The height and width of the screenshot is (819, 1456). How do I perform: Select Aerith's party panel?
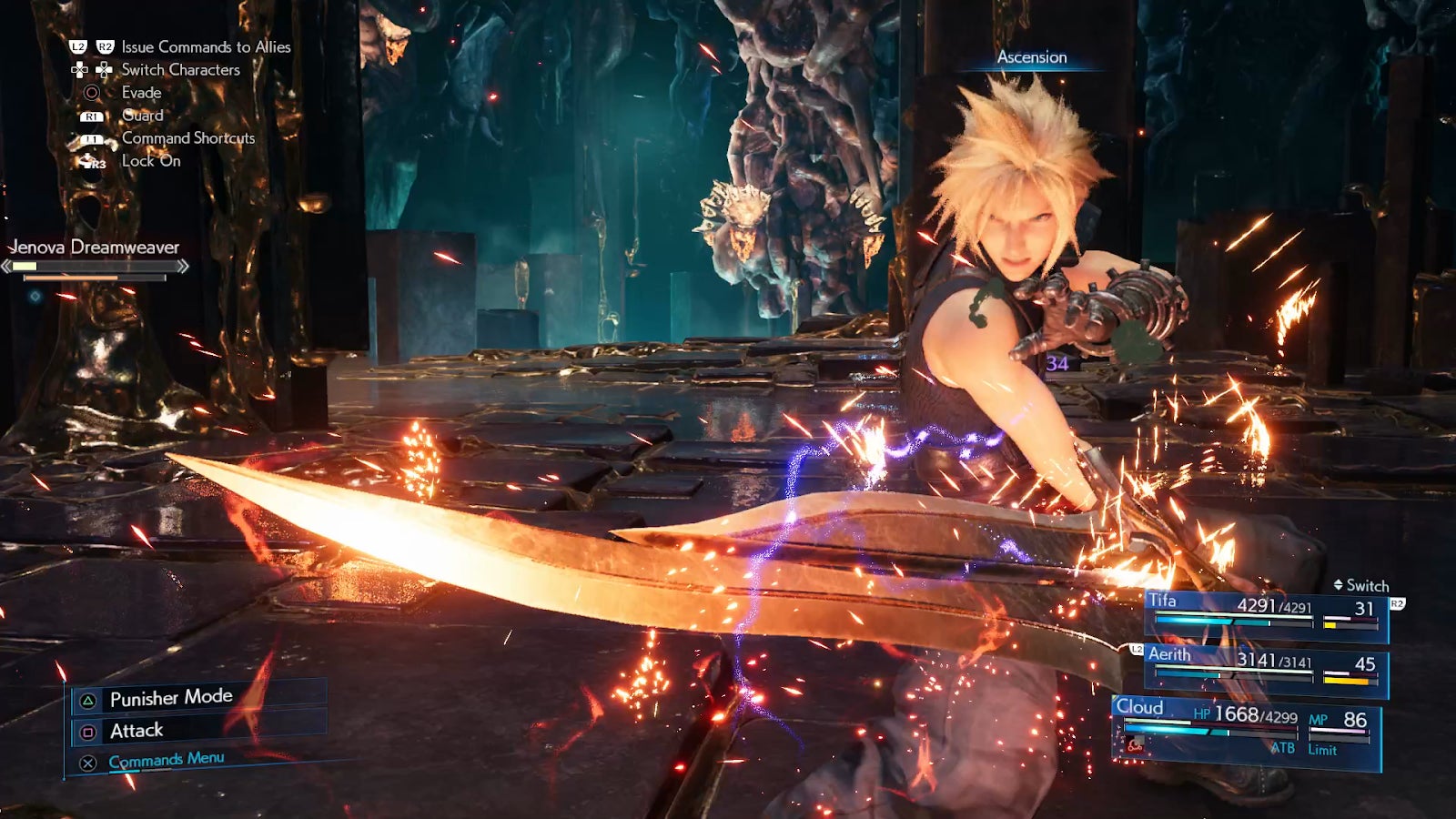click(1265, 668)
